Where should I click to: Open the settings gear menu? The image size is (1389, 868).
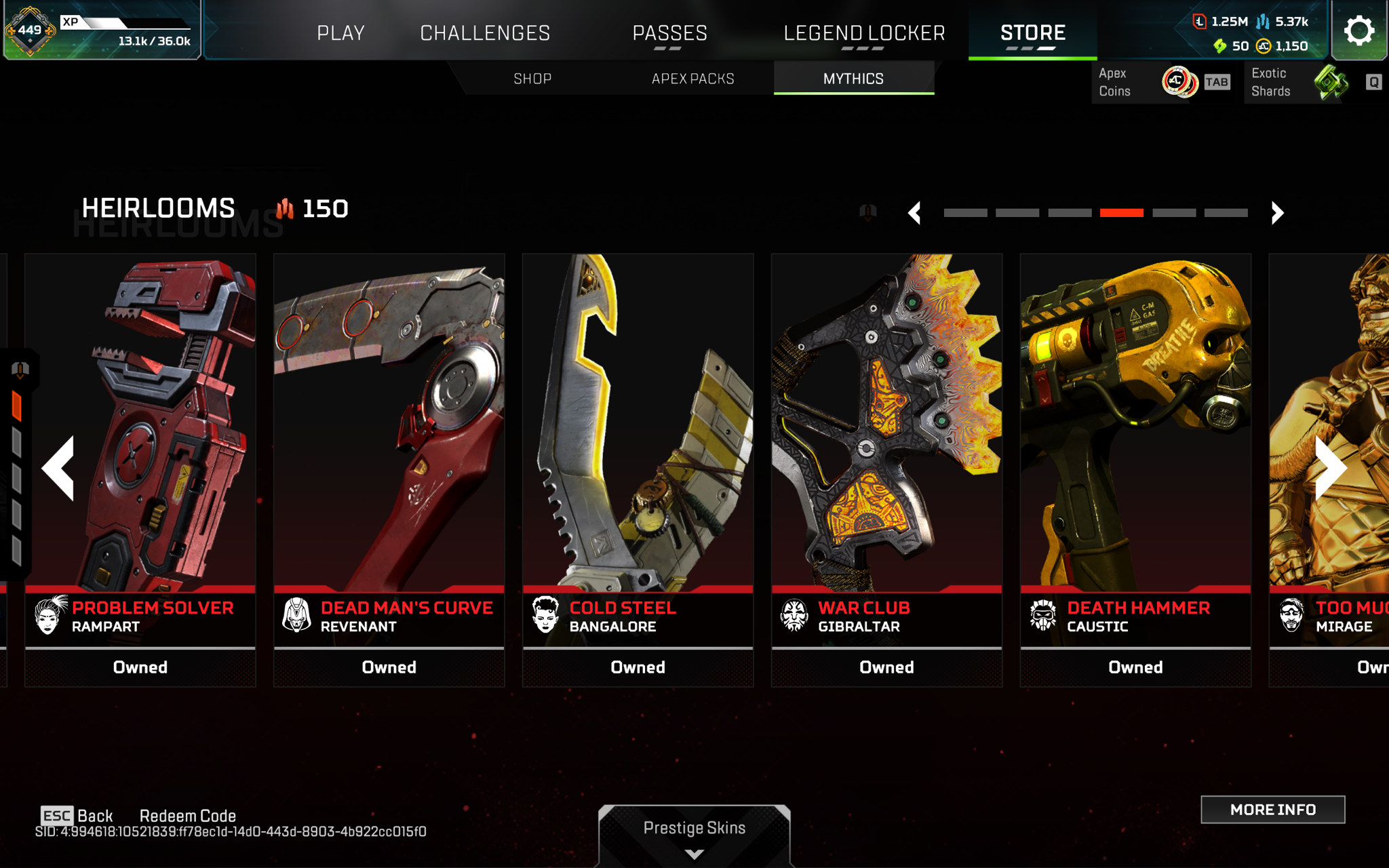1358,31
